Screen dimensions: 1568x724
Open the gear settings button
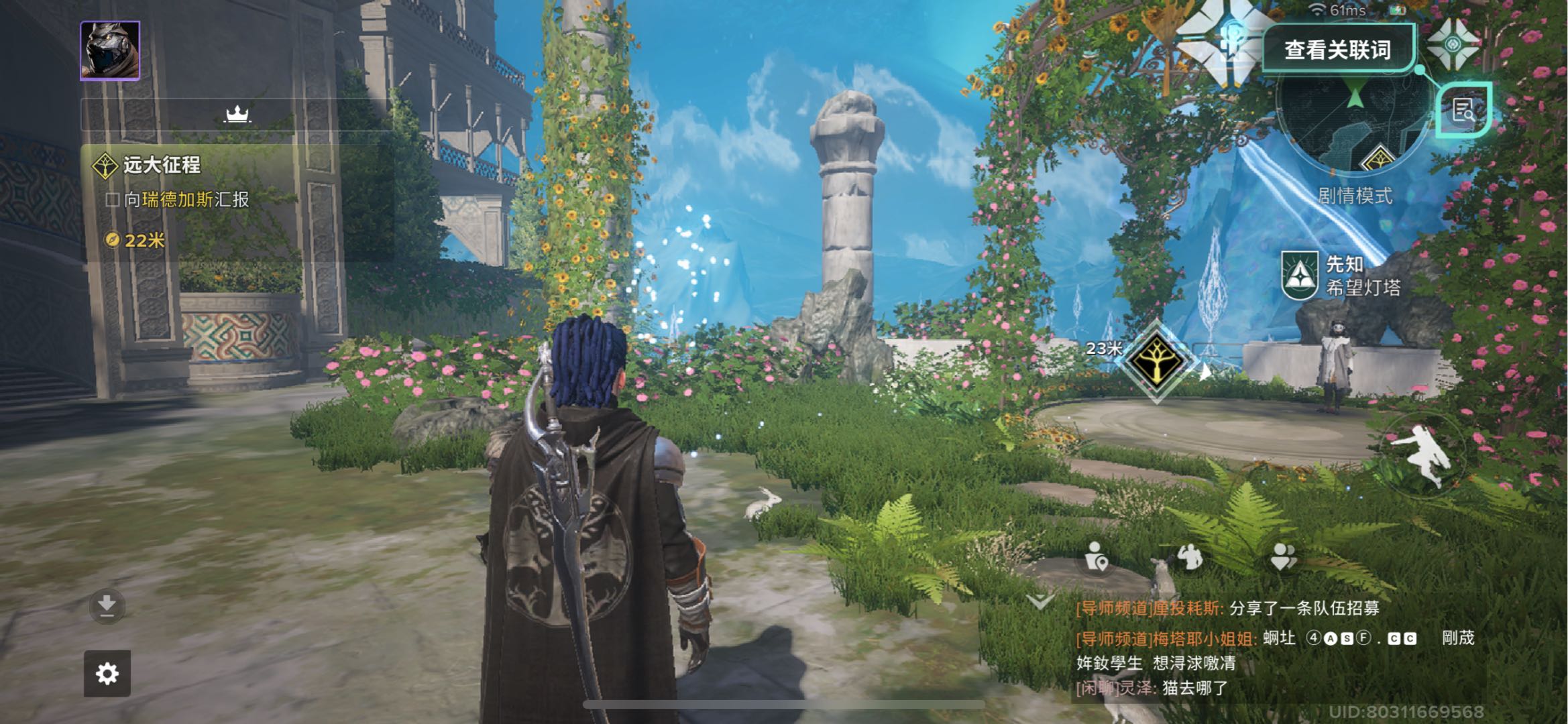(x=107, y=673)
